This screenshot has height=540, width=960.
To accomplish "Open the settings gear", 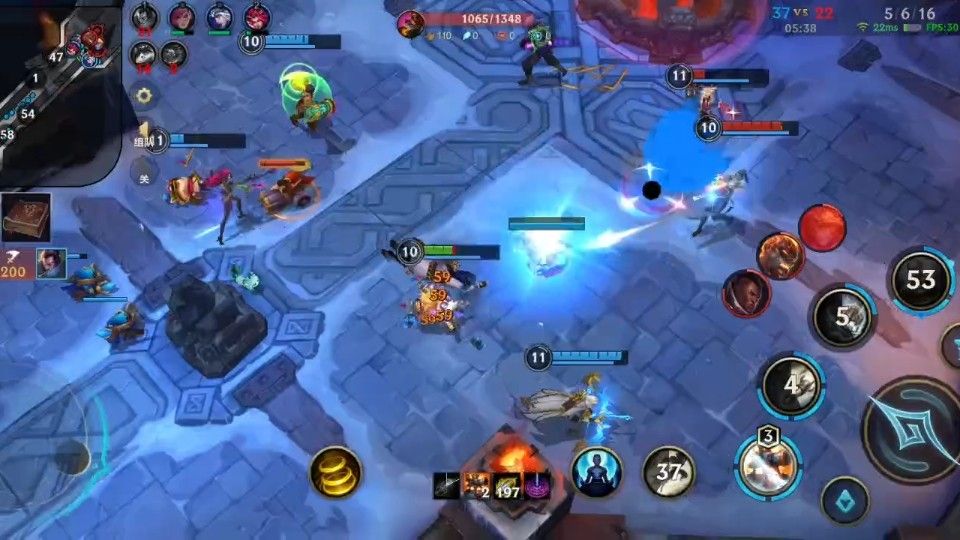I will pos(144,96).
